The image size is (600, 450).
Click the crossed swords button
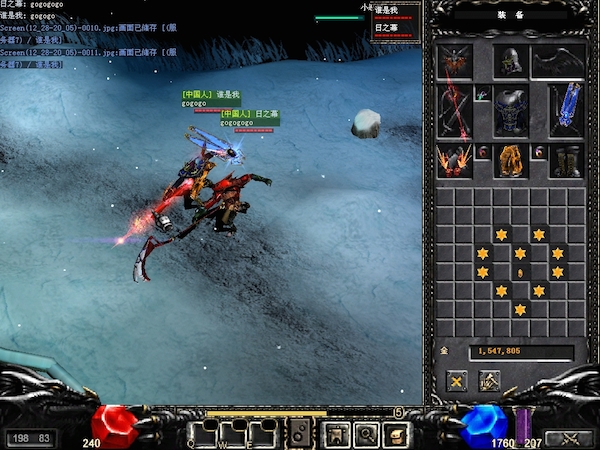coord(571,437)
